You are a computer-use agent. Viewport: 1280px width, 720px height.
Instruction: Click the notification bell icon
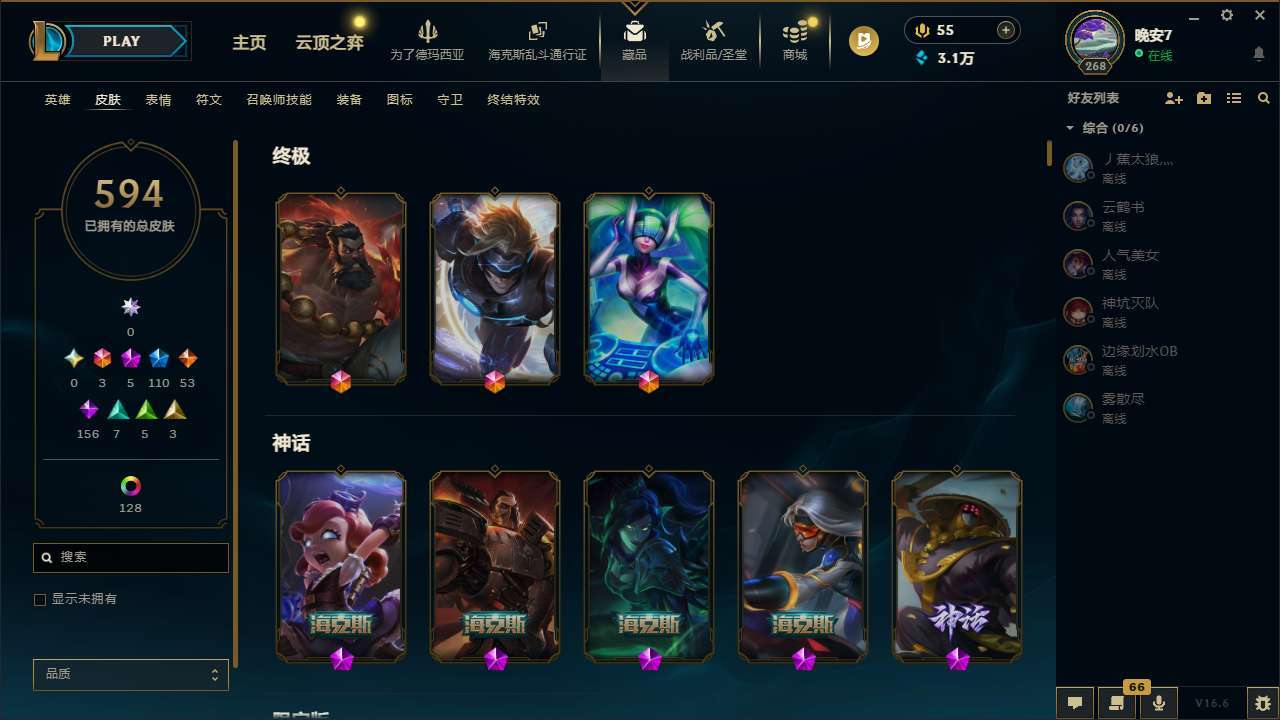click(1258, 55)
